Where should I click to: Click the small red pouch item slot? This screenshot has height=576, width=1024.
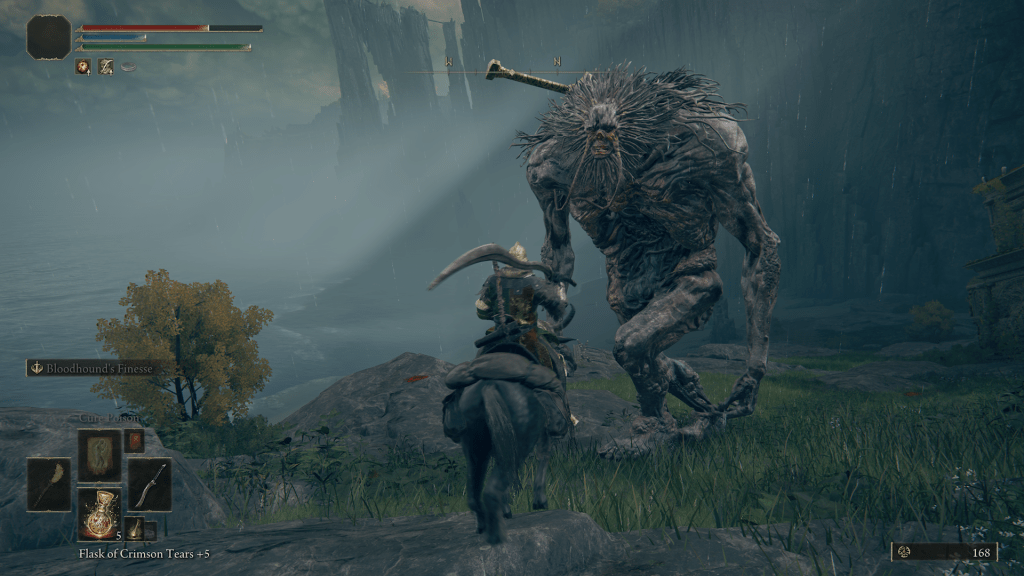pyautogui.click(x=134, y=441)
